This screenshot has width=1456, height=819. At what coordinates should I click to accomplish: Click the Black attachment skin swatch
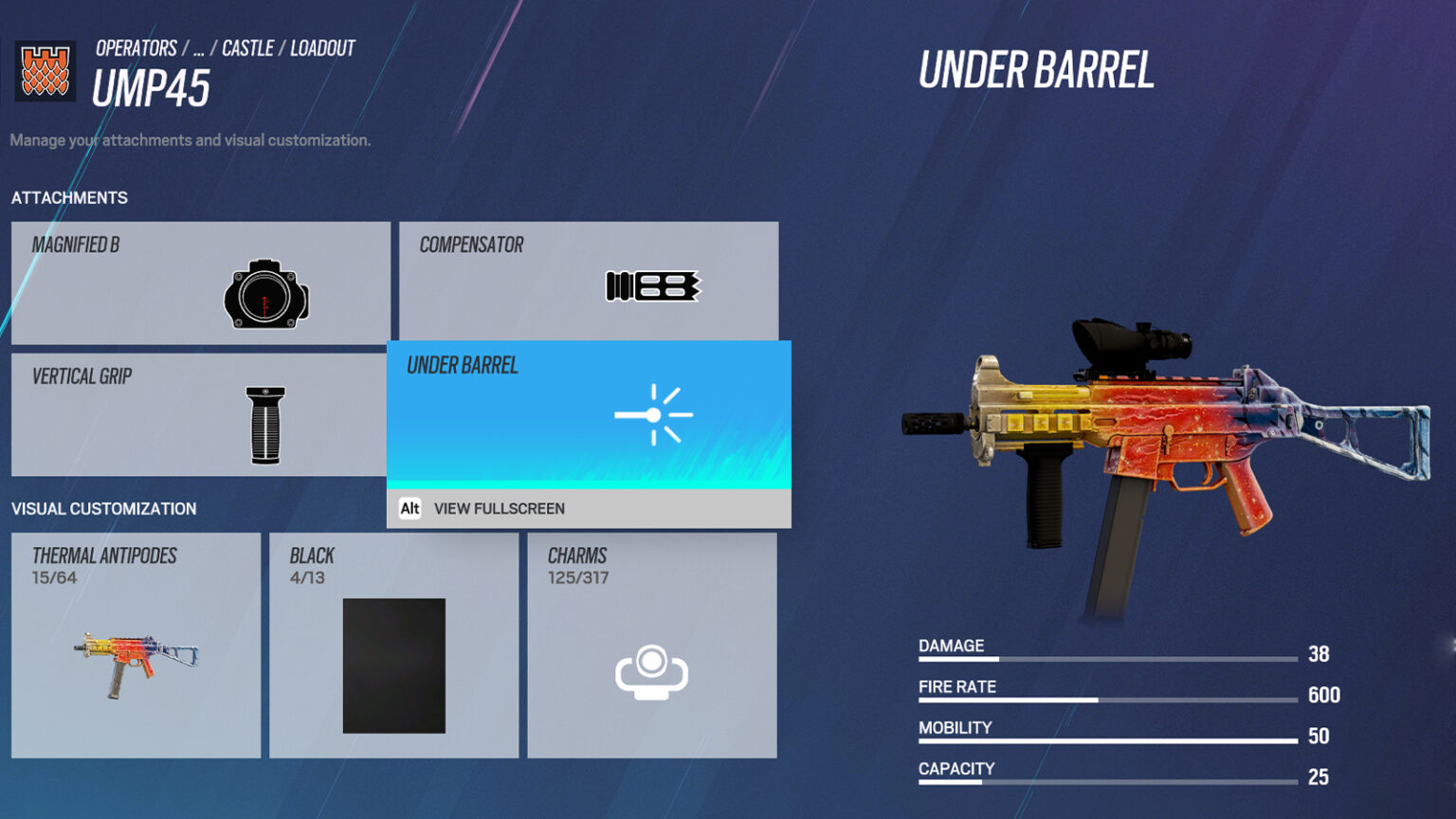392,666
